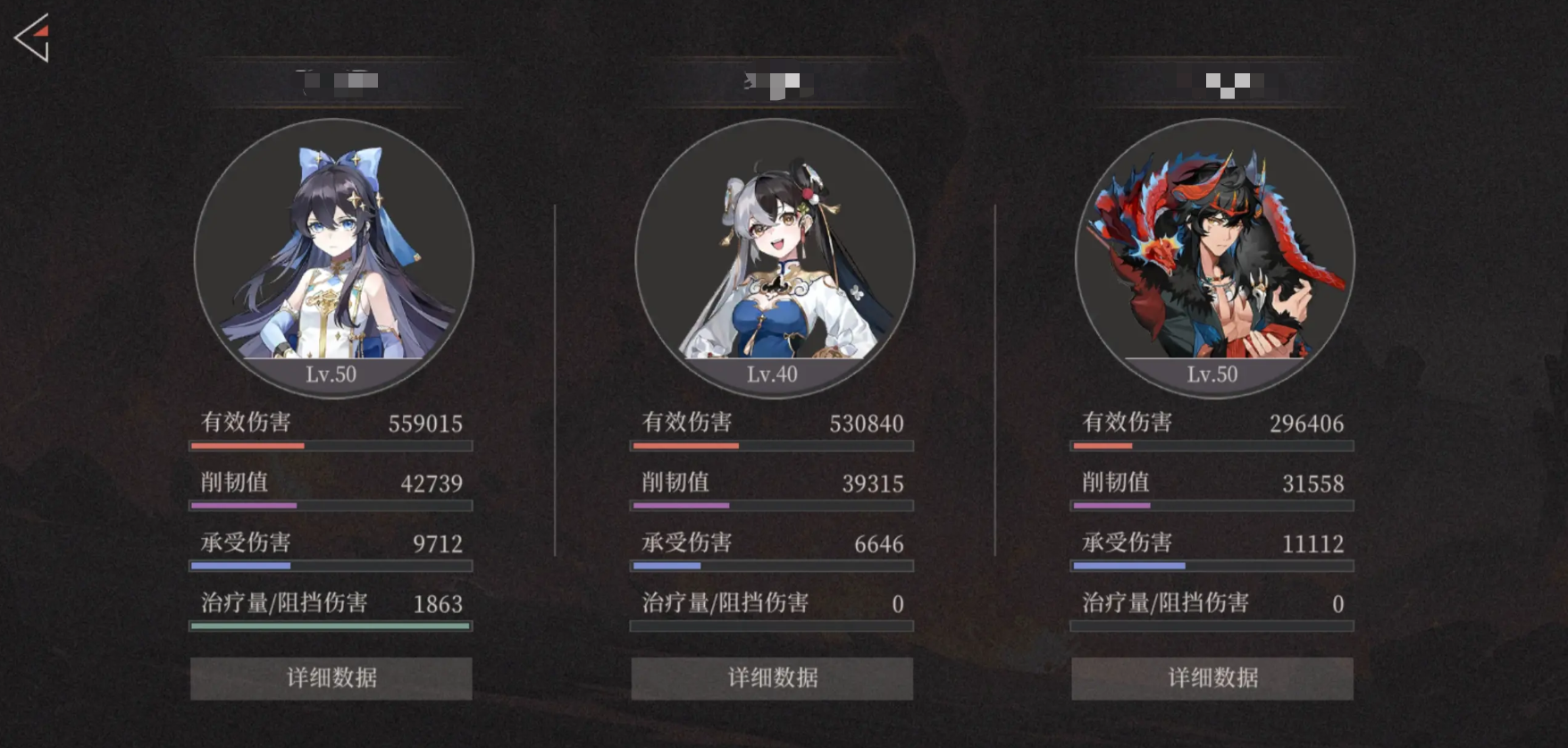Click the Lv.50 label under the dragon character

1211,374
